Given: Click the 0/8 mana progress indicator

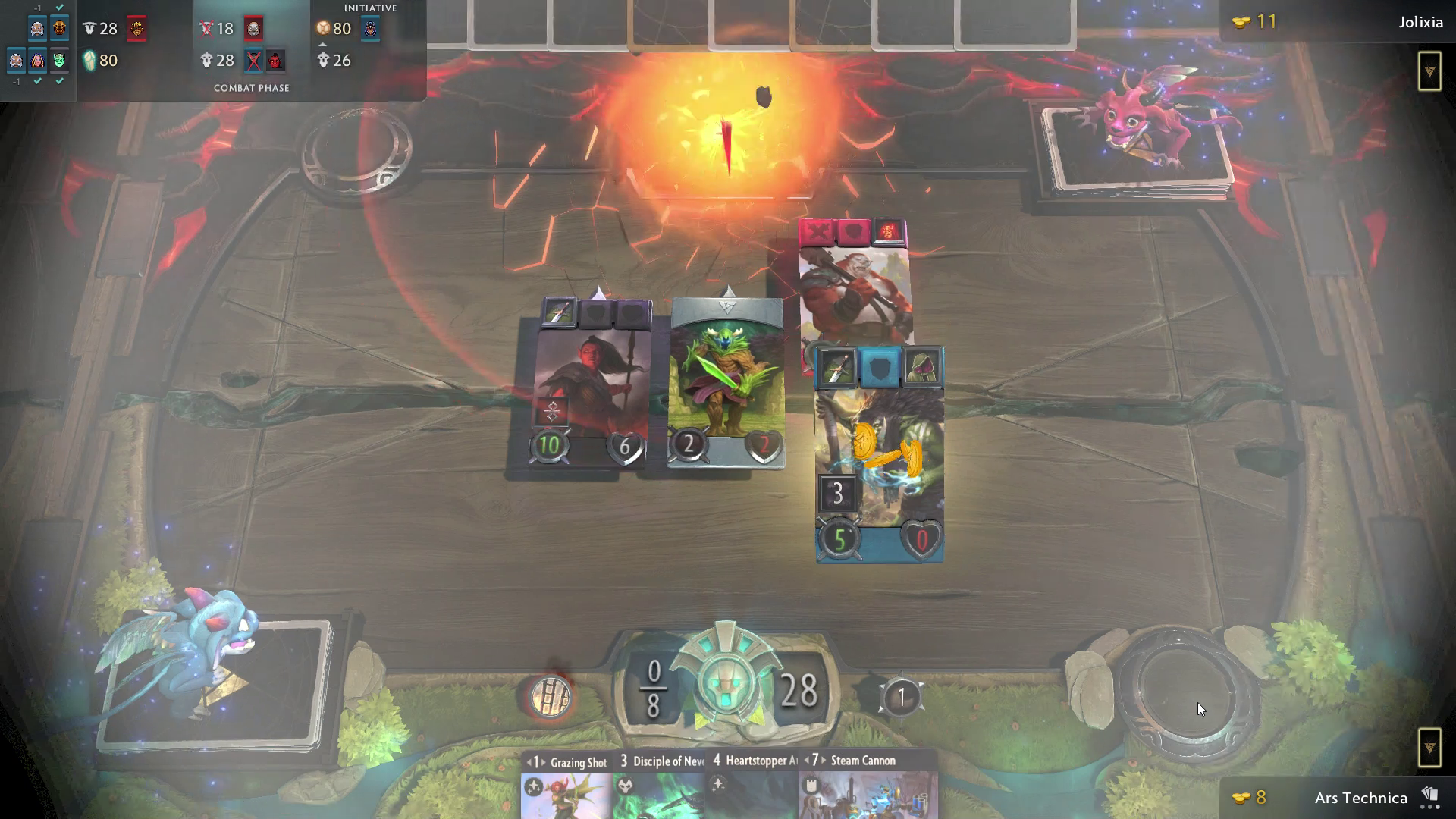Looking at the screenshot, I should click(652, 687).
